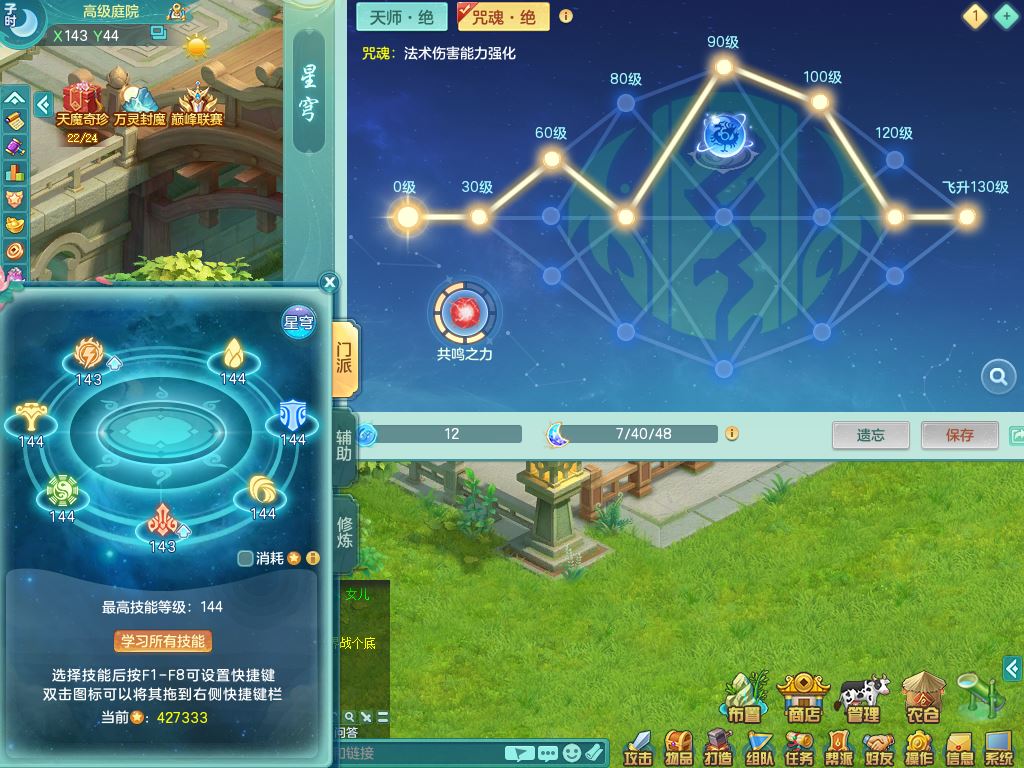1024x768 pixels.
Task: Open the 系统 system menu
Action: [x=998, y=746]
